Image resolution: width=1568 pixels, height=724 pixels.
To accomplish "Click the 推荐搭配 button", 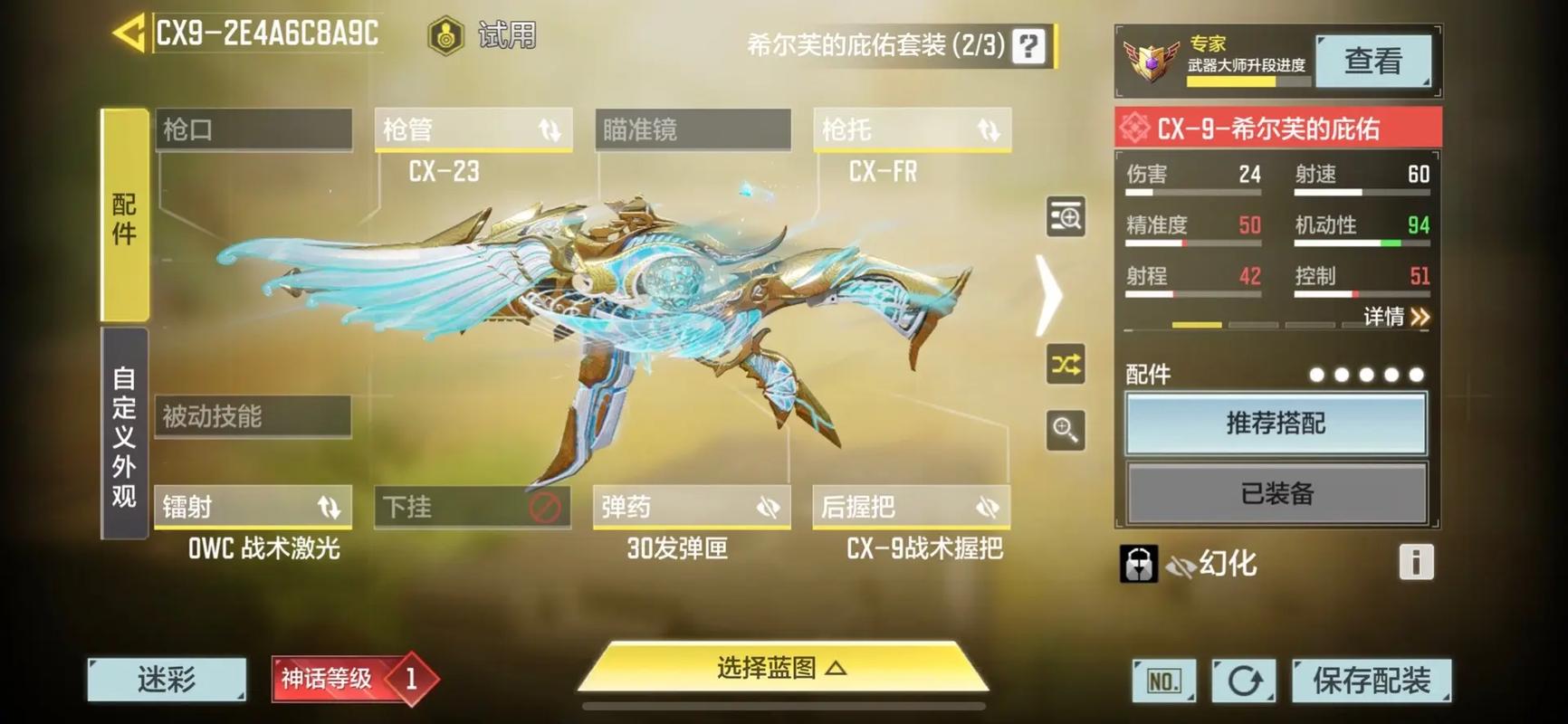I will (x=1277, y=423).
